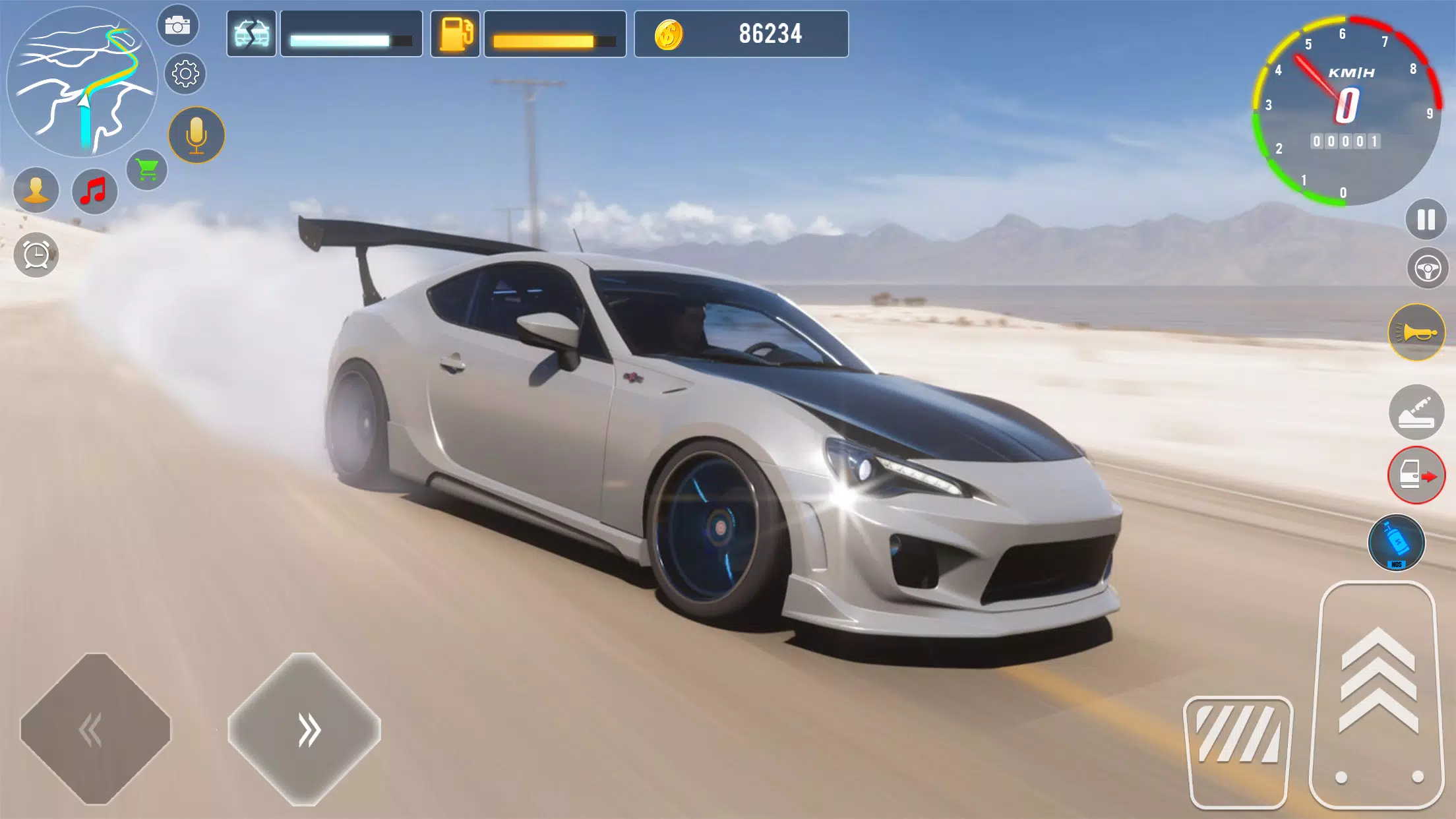Tap the car damage repair icon

(251, 34)
